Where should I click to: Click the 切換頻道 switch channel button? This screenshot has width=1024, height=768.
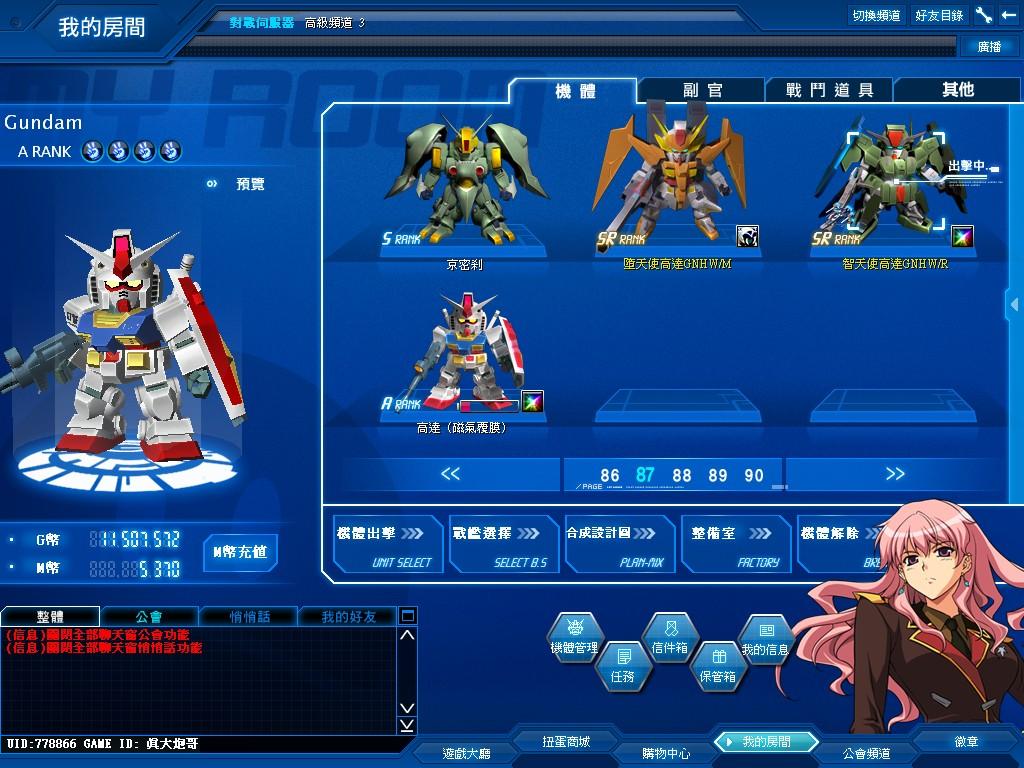pyautogui.click(x=876, y=15)
